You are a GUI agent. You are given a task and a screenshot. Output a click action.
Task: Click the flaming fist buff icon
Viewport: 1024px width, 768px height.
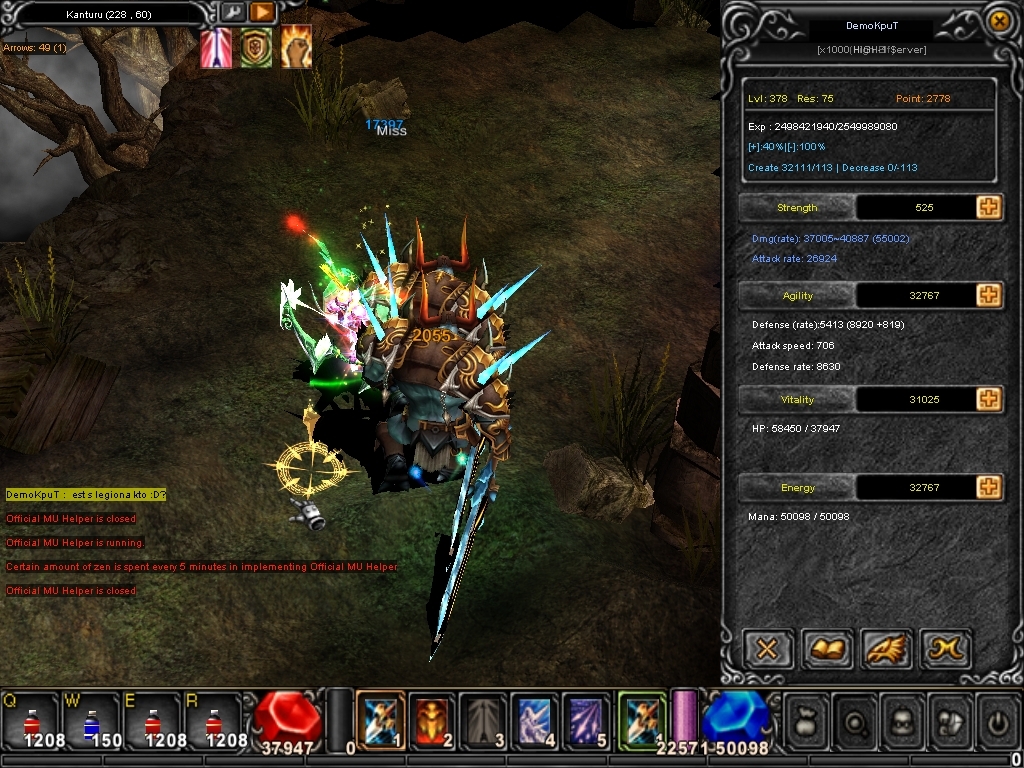pyautogui.click(x=295, y=47)
